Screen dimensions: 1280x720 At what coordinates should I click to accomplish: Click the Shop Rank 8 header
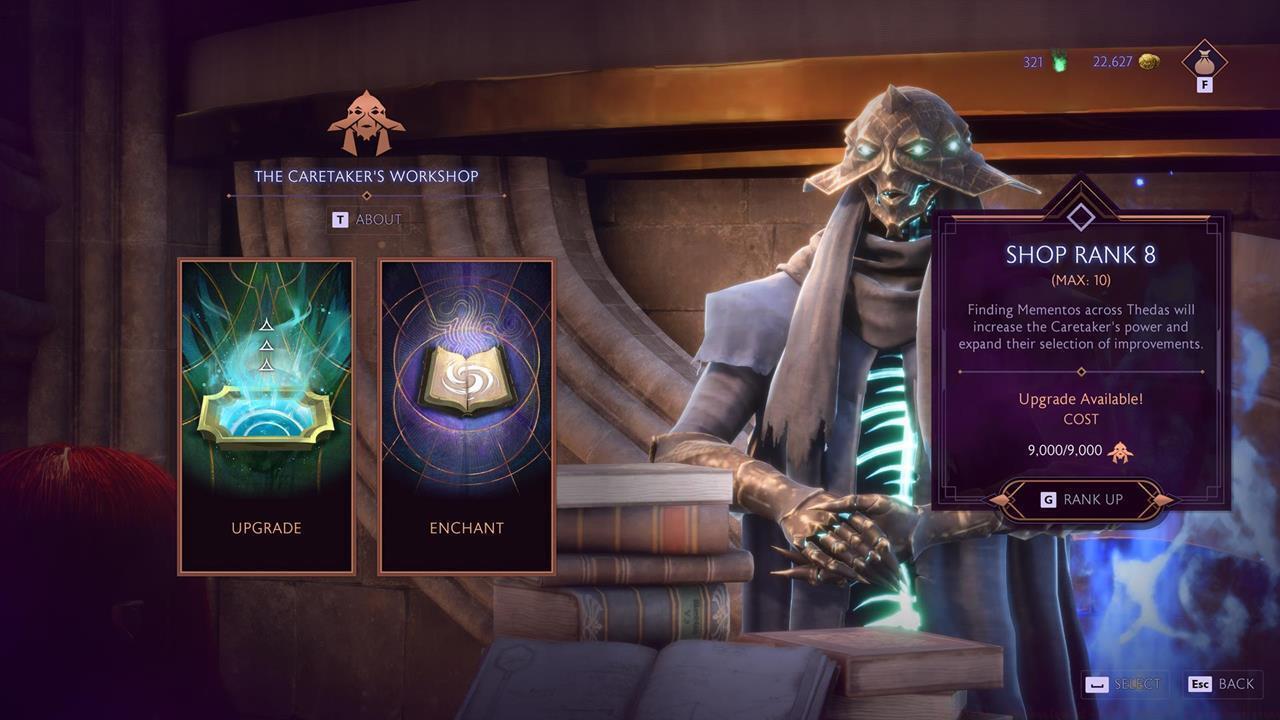pos(1079,254)
